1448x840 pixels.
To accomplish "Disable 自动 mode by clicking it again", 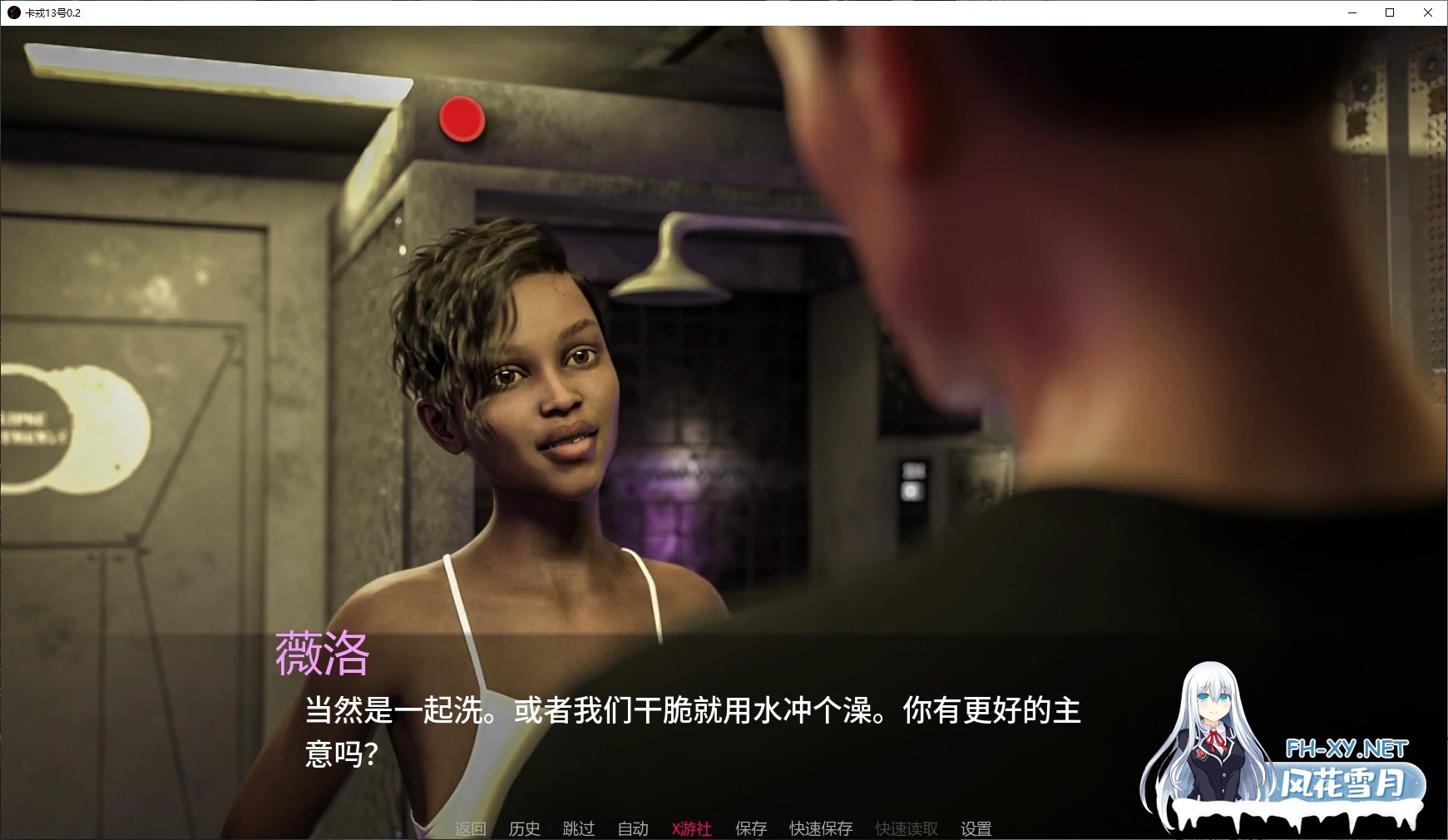I will click(x=632, y=828).
